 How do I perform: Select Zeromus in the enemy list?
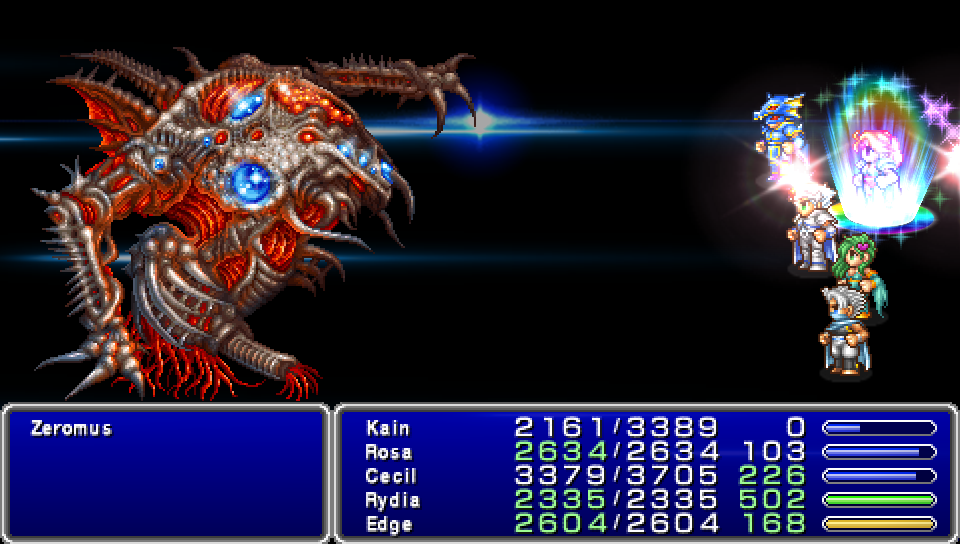pyautogui.click(x=71, y=429)
